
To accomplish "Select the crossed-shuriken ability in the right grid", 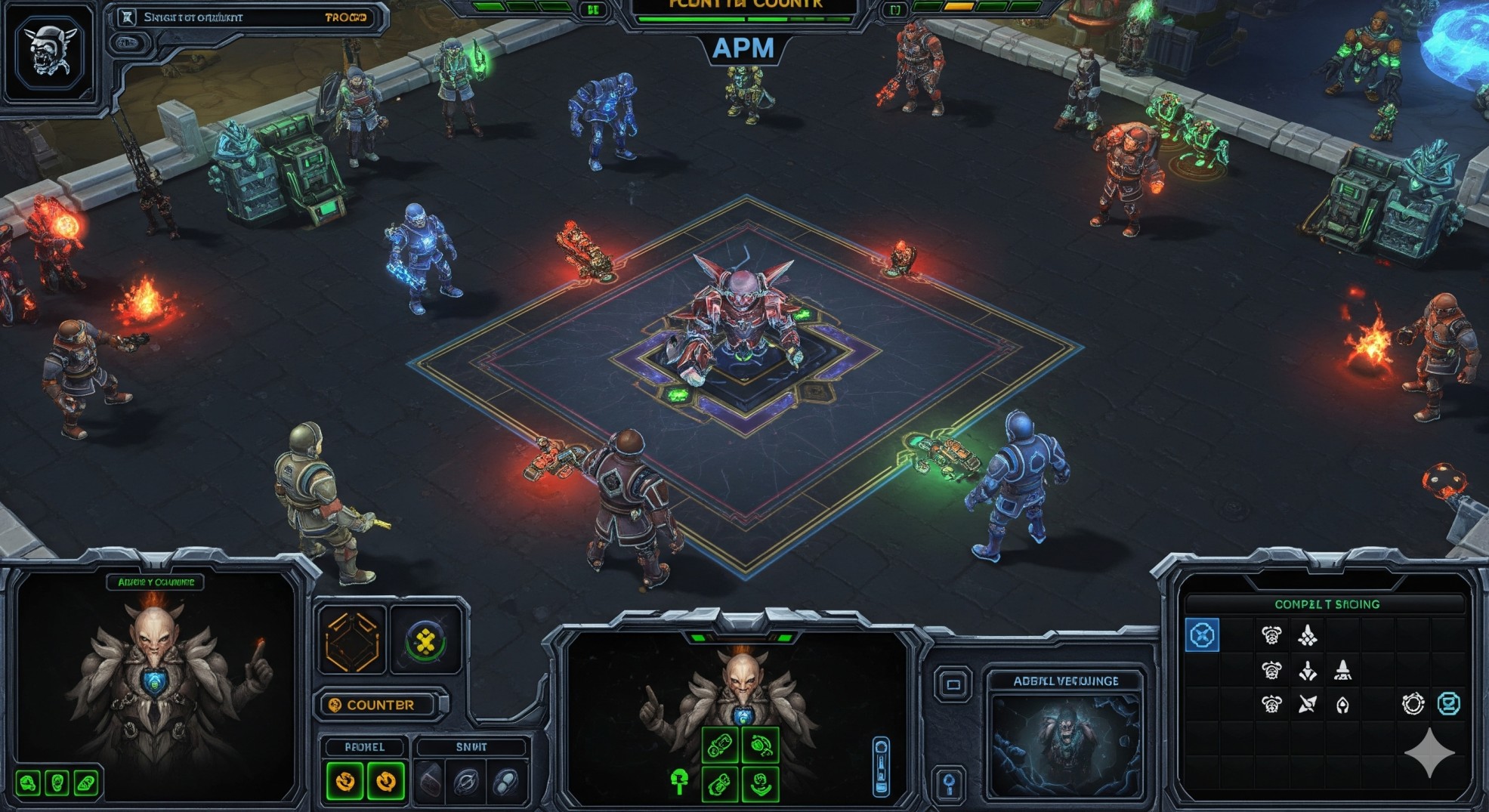I will click(x=1308, y=703).
